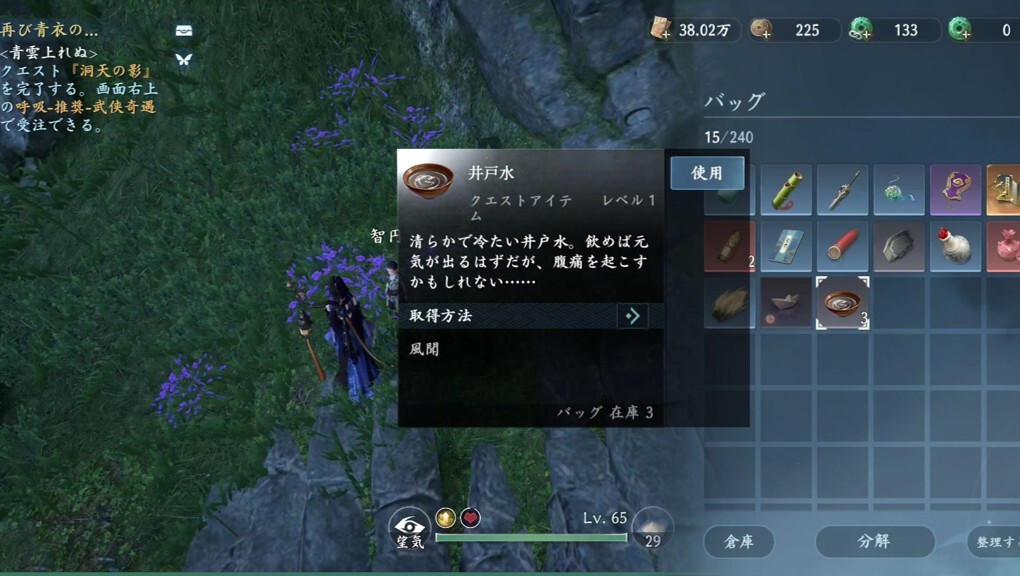Click the chest icon beside quest title
Viewport: 1020px width, 576px height.
(x=183, y=31)
